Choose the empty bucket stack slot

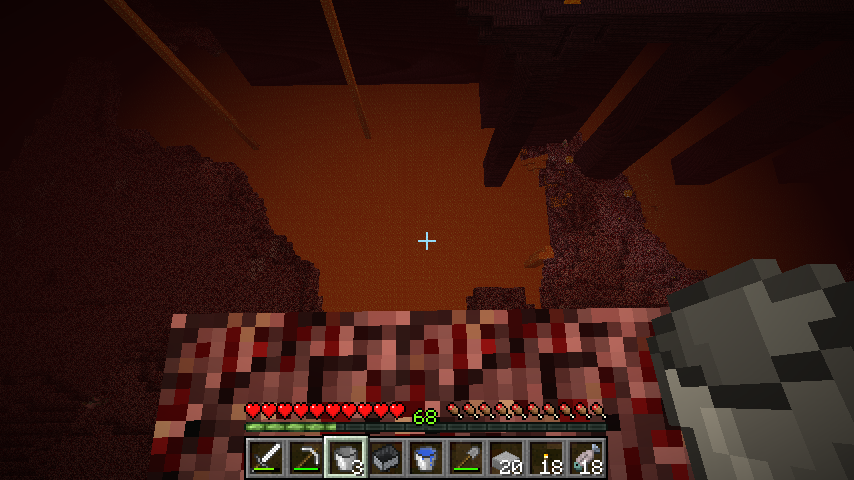pyautogui.click(x=346, y=458)
